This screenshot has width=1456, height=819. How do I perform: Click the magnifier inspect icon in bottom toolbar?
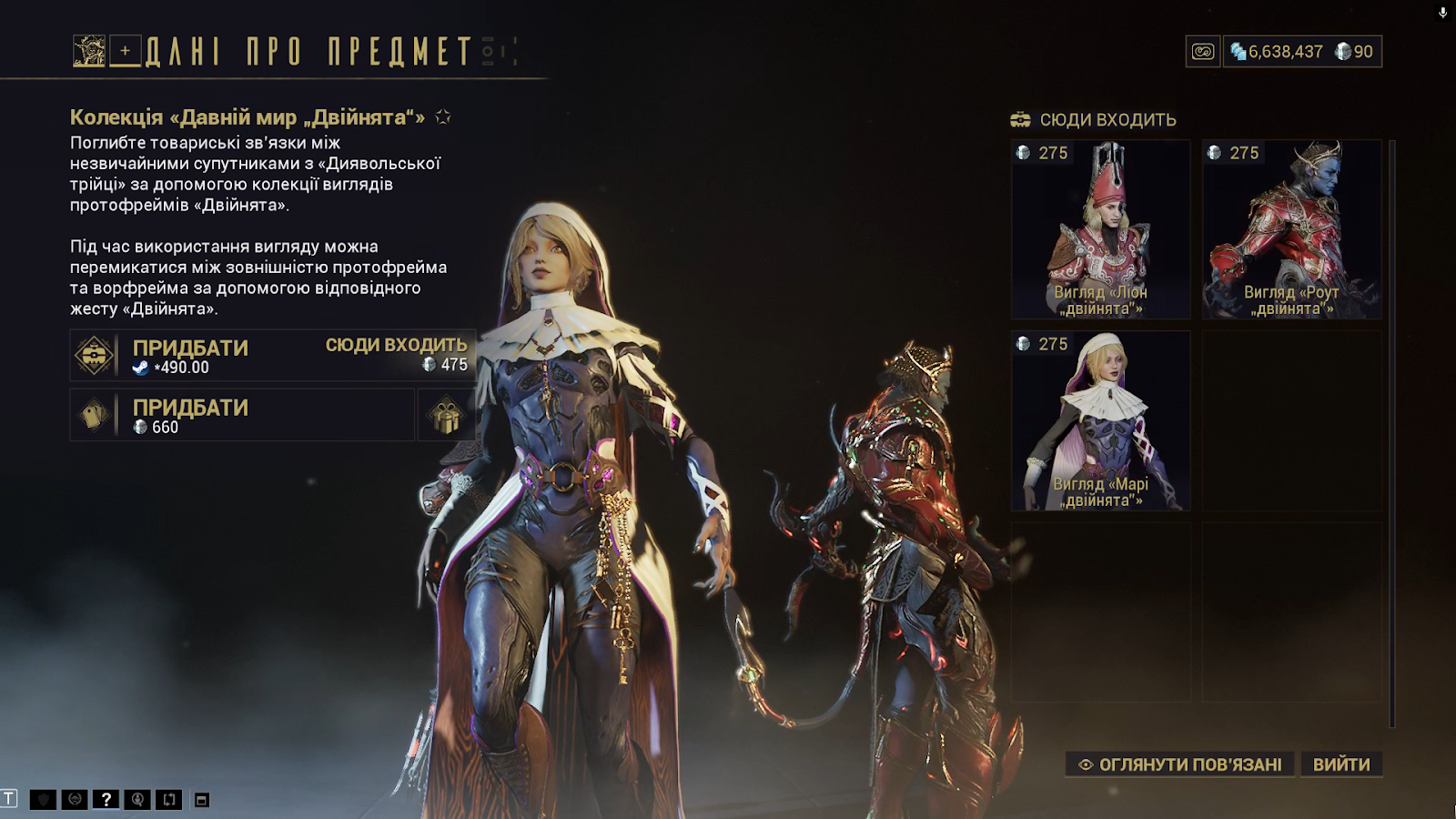pos(137,800)
